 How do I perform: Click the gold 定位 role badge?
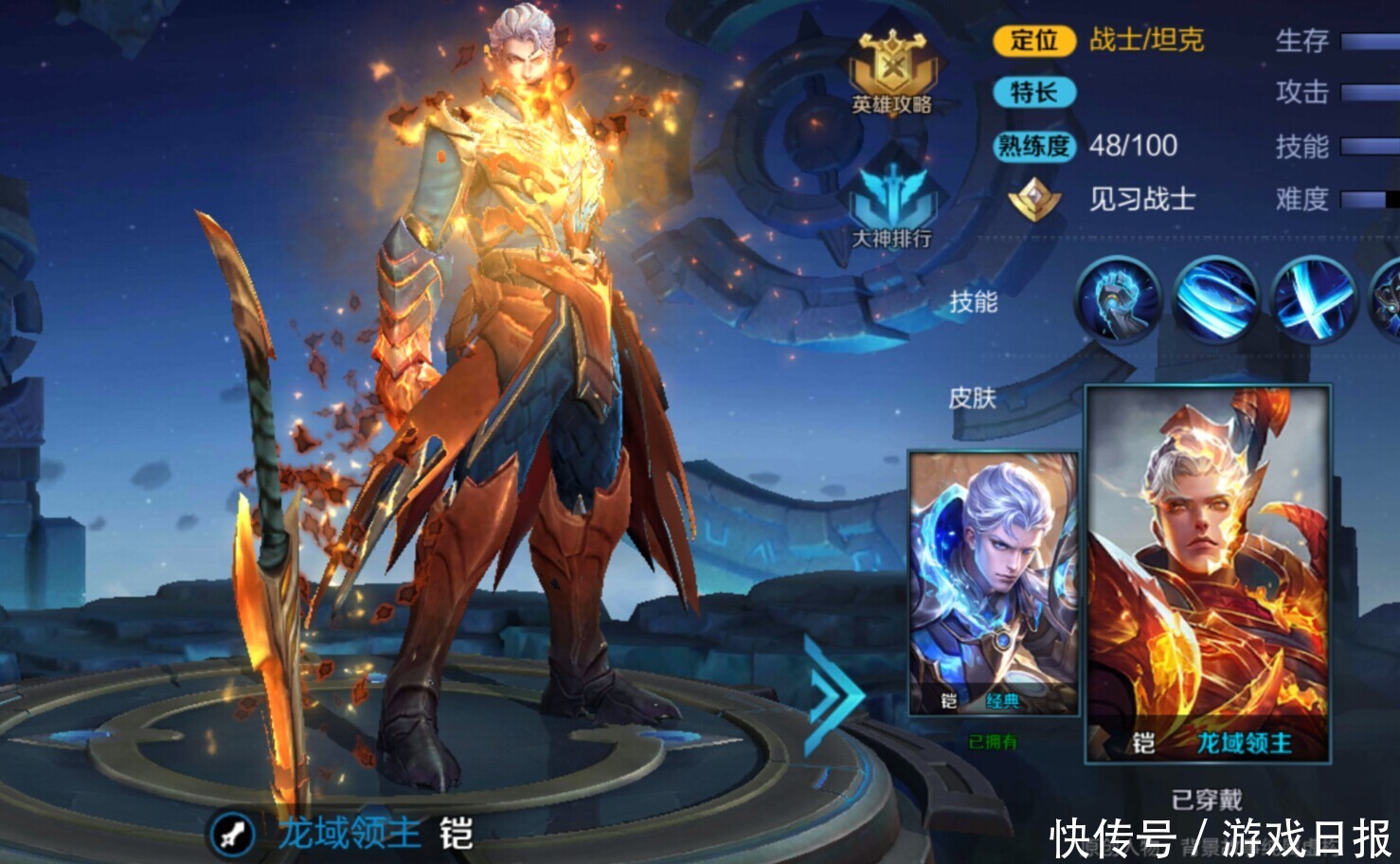click(1034, 42)
